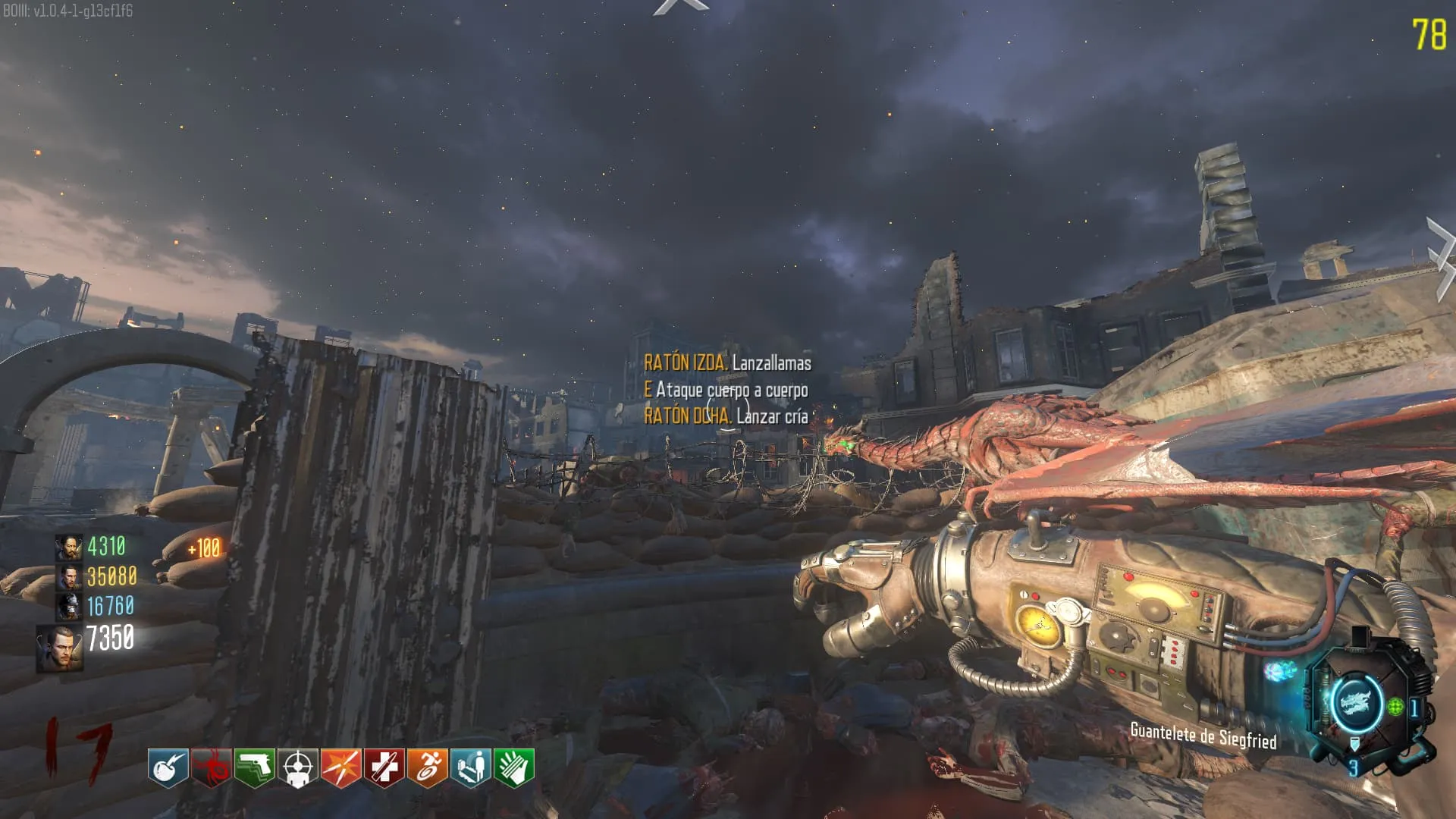Image resolution: width=1456 pixels, height=819 pixels.
Task: Select the orange running man Stamin-Up perk
Action: [428, 767]
